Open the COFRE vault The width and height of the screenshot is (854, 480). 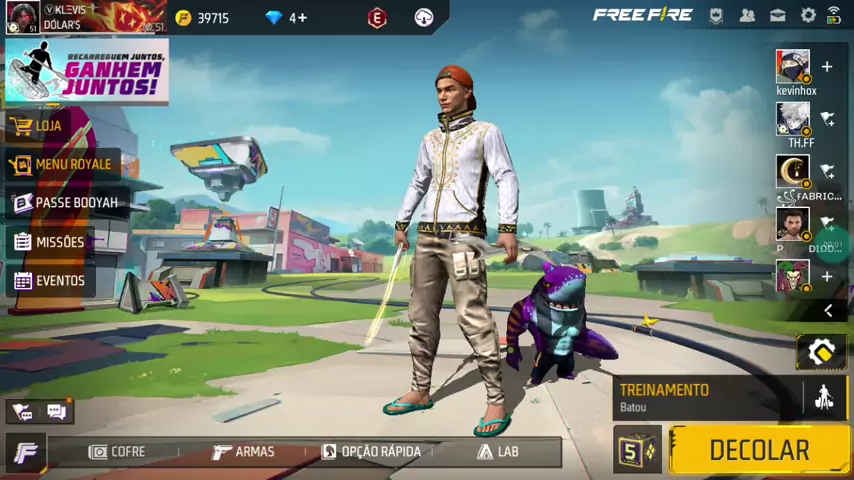[x=118, y=452]
